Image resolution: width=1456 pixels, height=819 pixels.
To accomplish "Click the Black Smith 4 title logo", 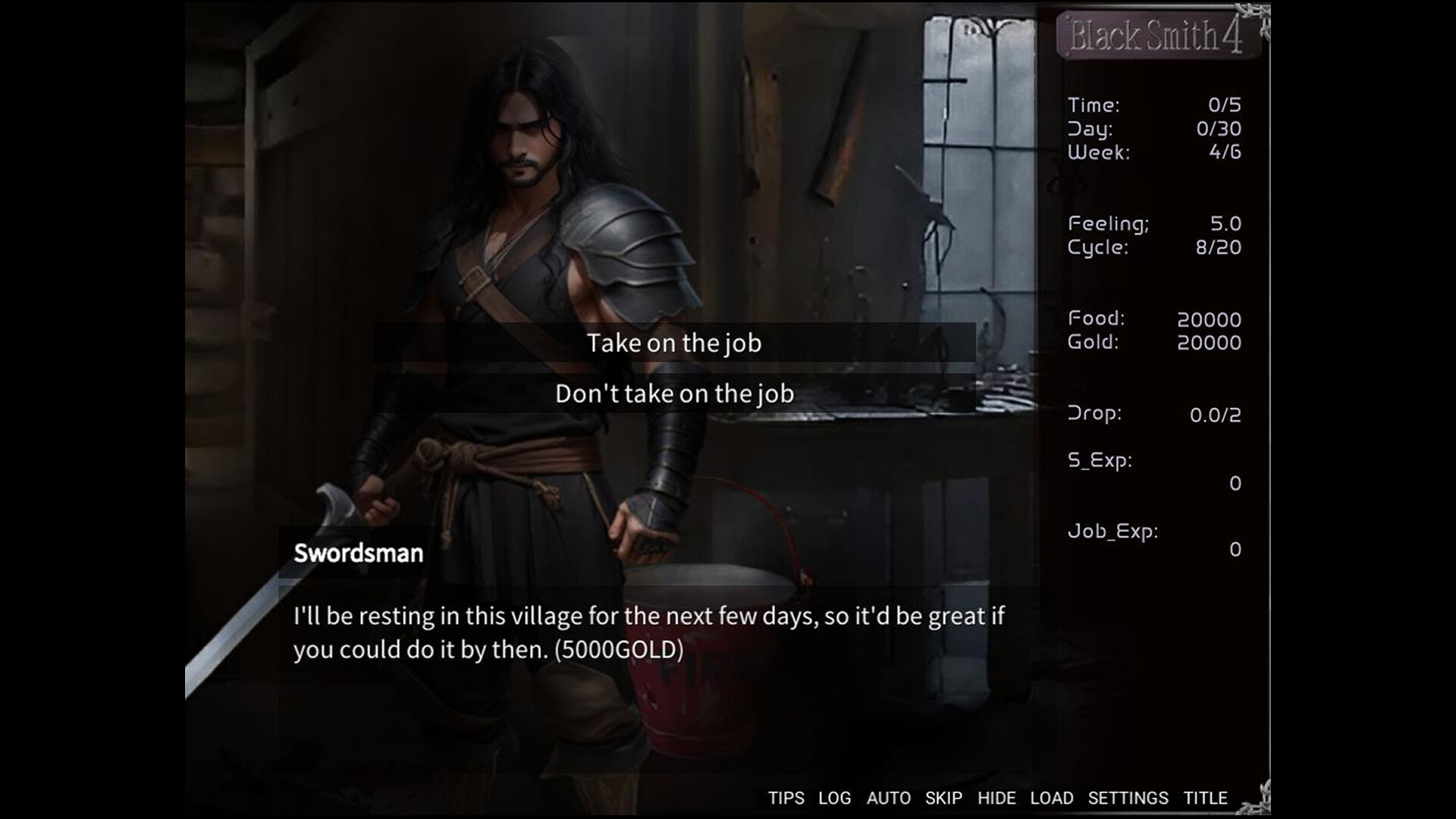I will [x=1159, y=36].
